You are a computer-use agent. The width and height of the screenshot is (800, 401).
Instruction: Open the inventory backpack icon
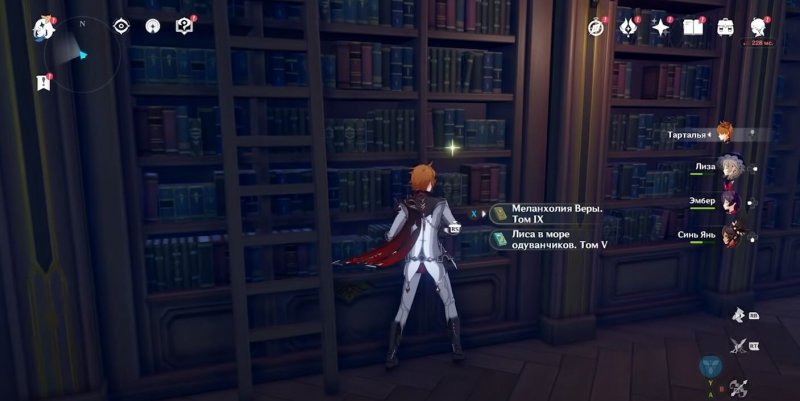(725, 27)
